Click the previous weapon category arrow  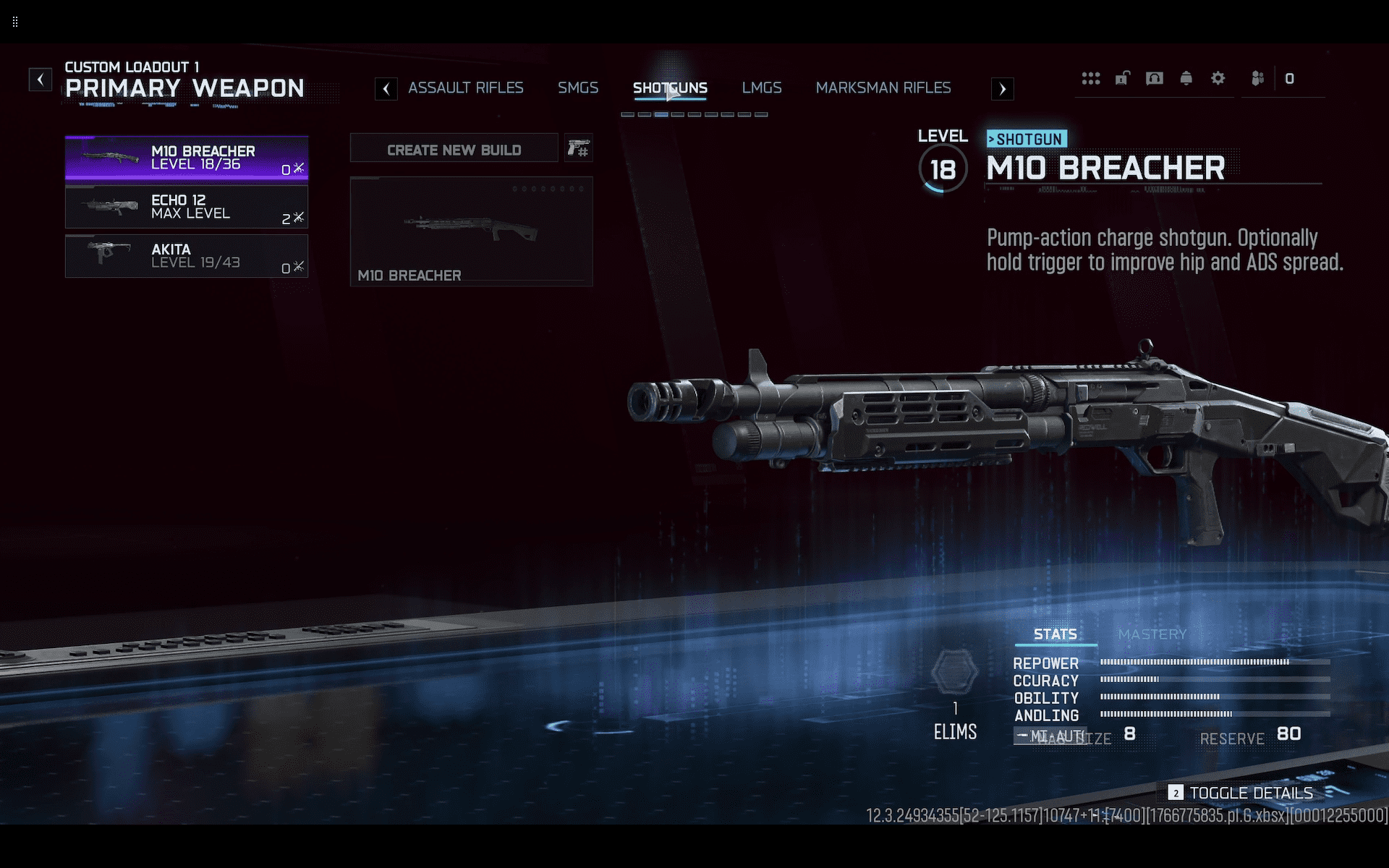(x=386, y=89)
